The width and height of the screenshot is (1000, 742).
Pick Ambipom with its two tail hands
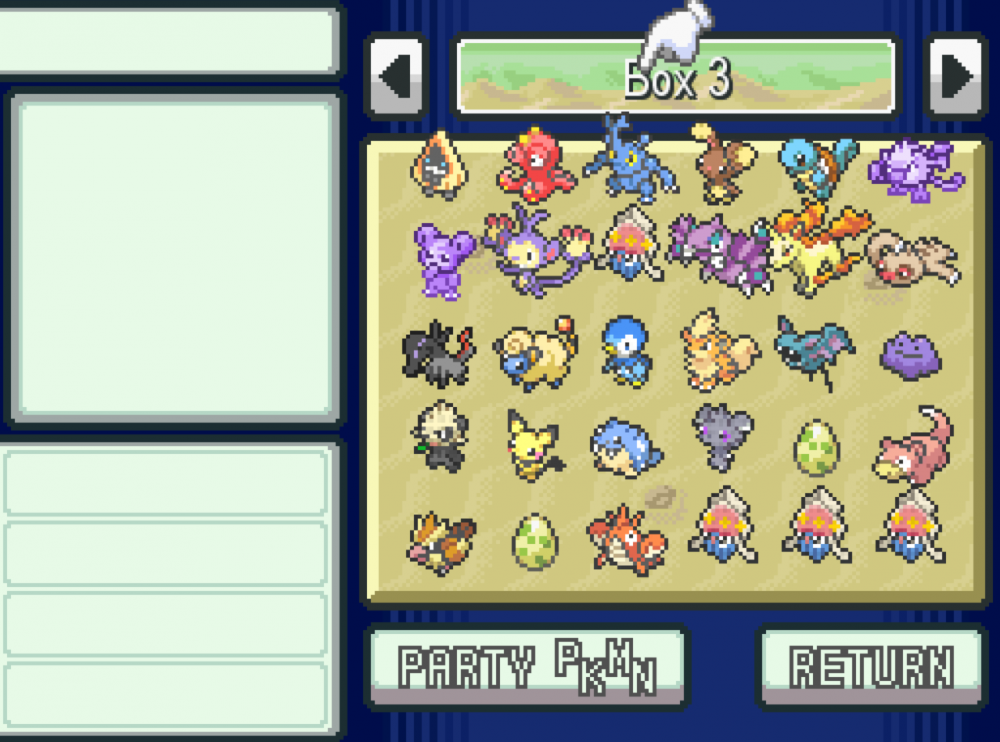530,250
